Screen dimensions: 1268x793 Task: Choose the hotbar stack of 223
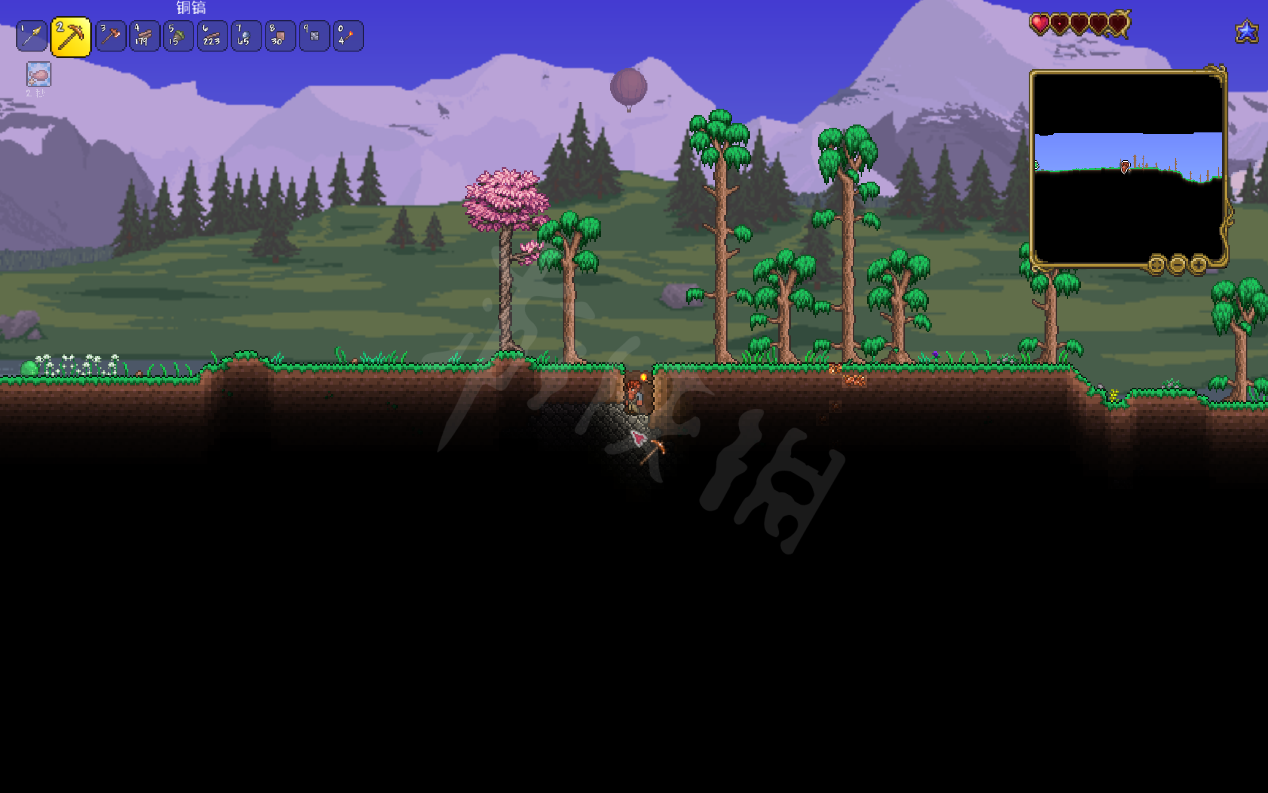click(x=212, y=37)
